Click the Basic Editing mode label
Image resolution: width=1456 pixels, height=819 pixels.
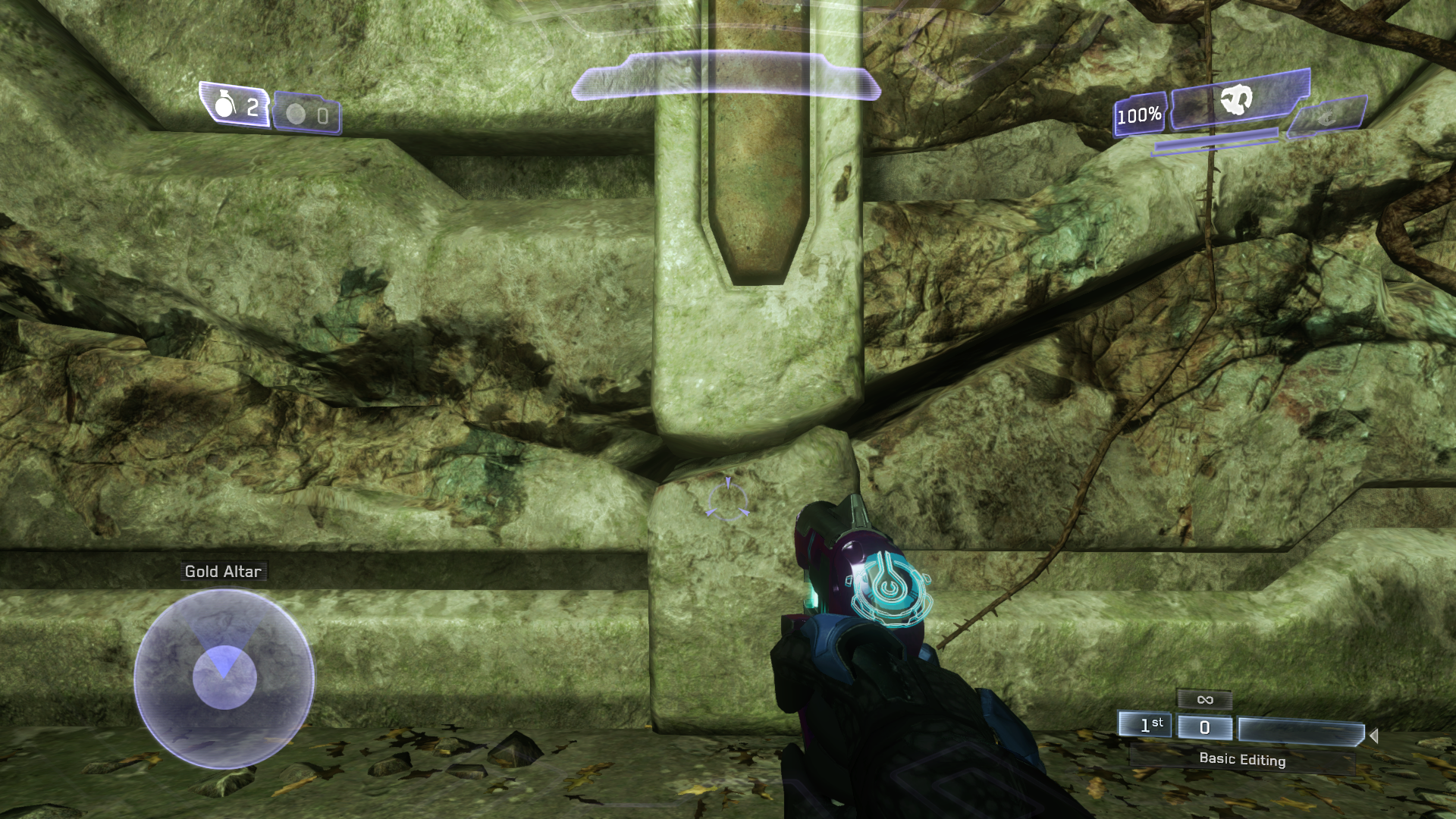pos(1241,759)
